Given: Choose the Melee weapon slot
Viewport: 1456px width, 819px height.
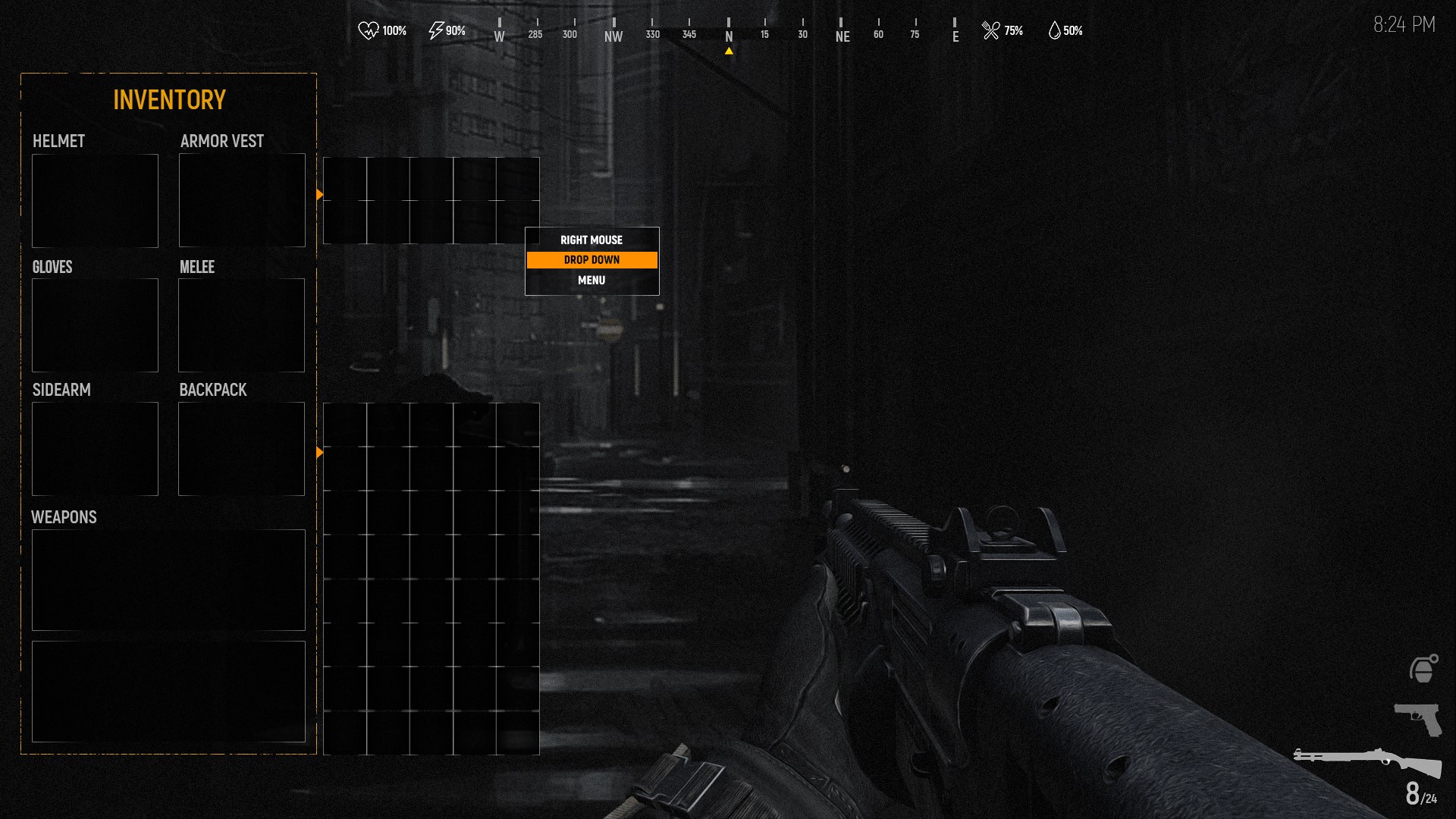Looking at the screenshot, I should click(241, 325).
